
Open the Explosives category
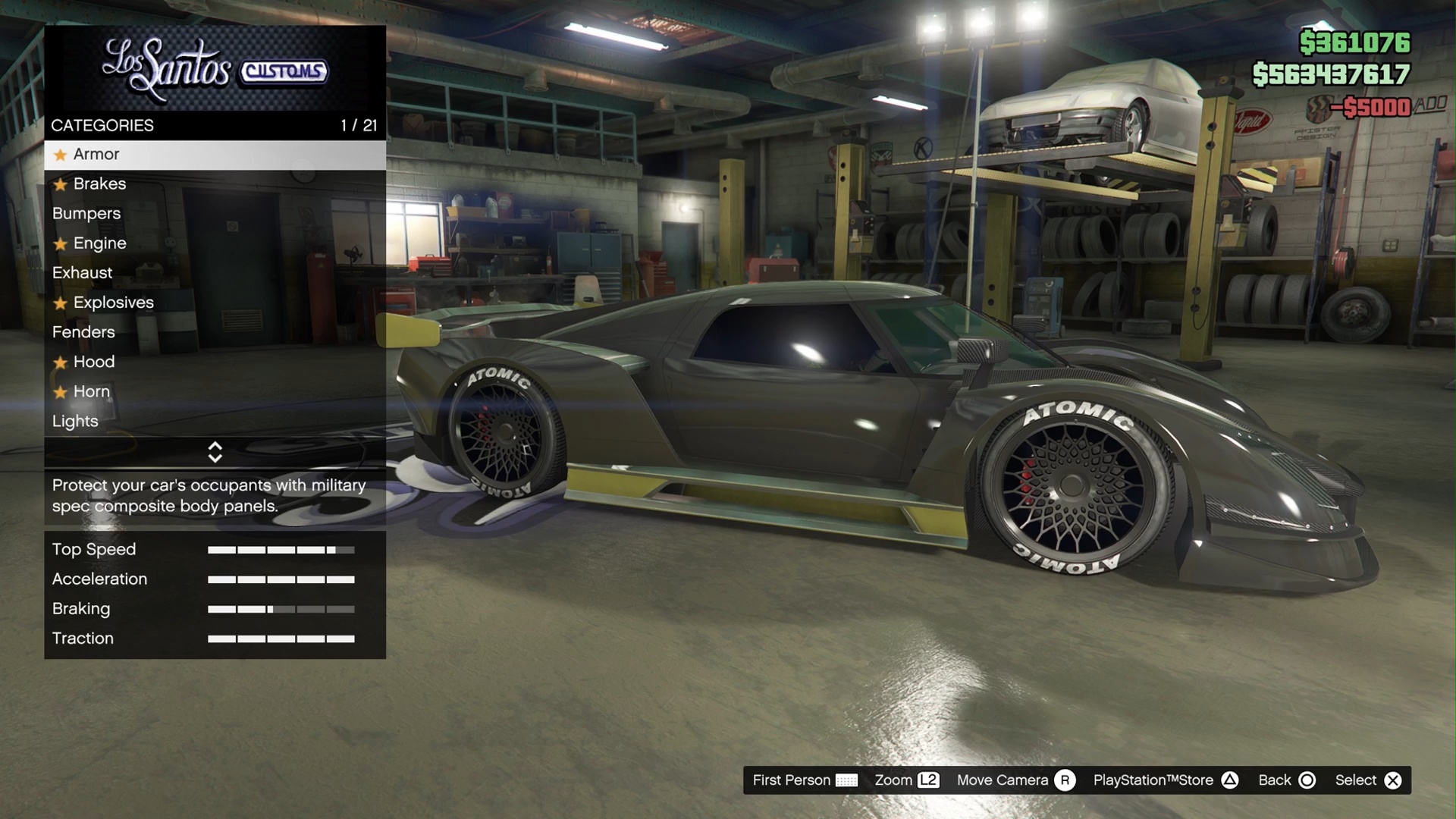tap(113, 303)
